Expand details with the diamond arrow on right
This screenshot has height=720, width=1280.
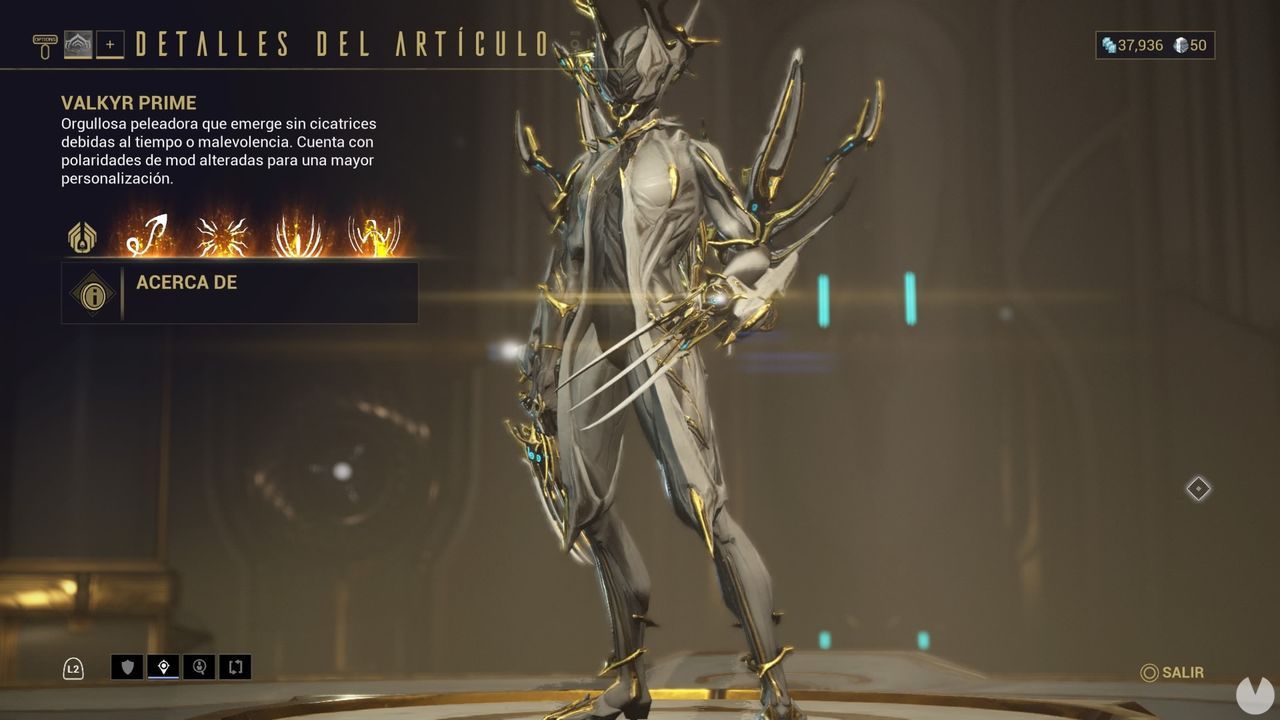click(x=1196, y=489)
